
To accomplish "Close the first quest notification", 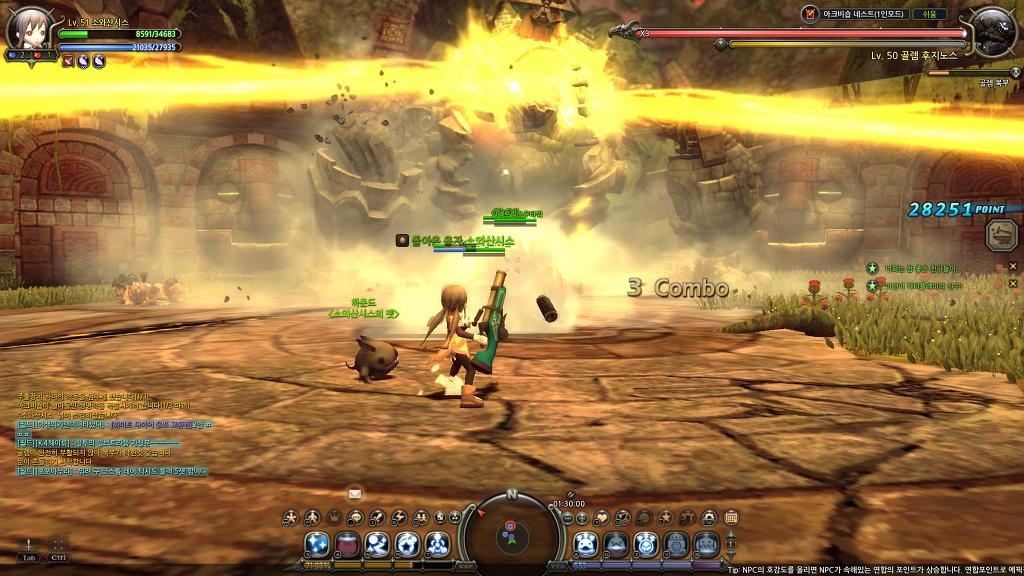I will pyautogui.click(x=1012, y=267).
